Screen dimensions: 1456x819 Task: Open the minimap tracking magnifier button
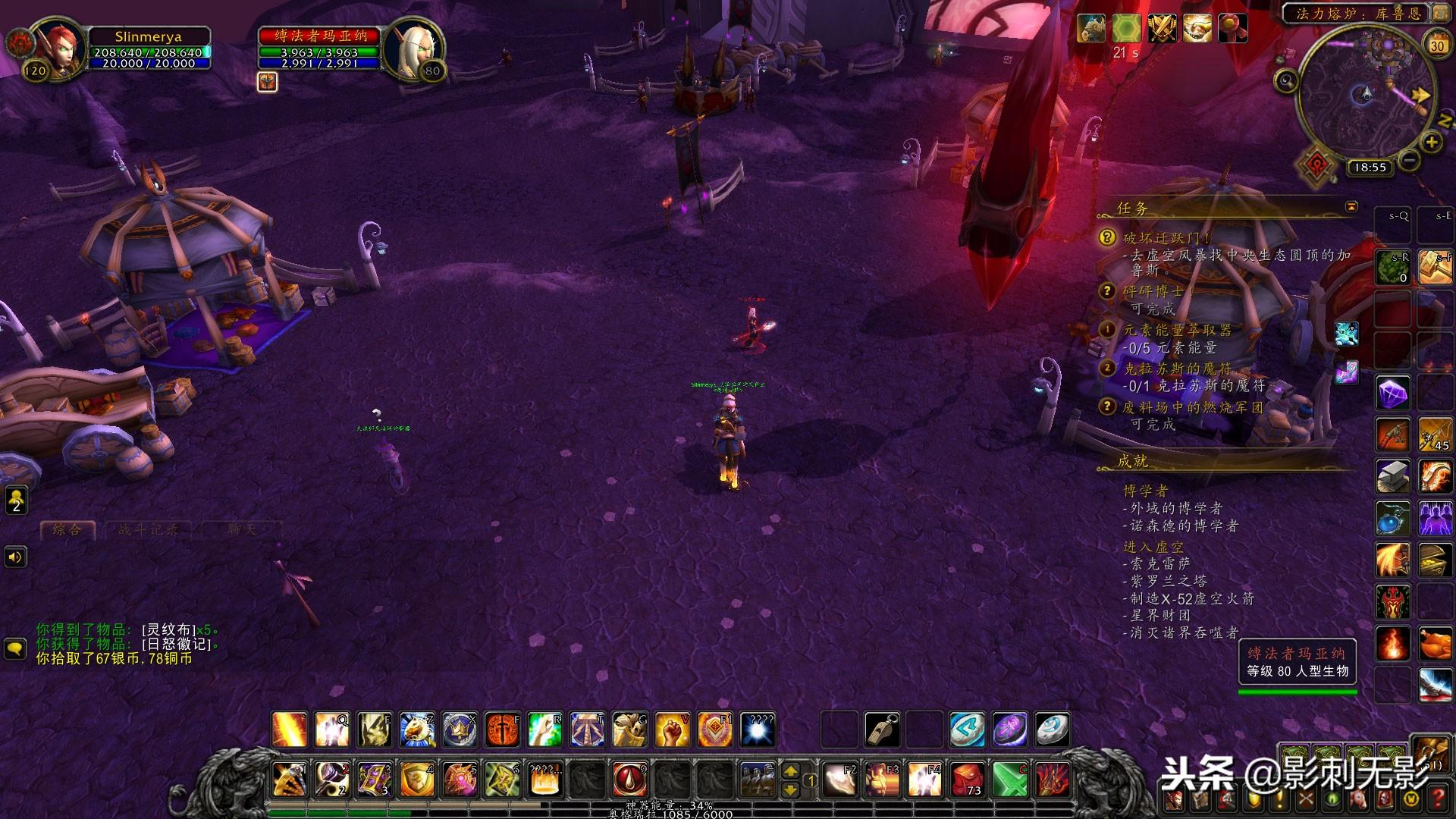coord(1285,80)
